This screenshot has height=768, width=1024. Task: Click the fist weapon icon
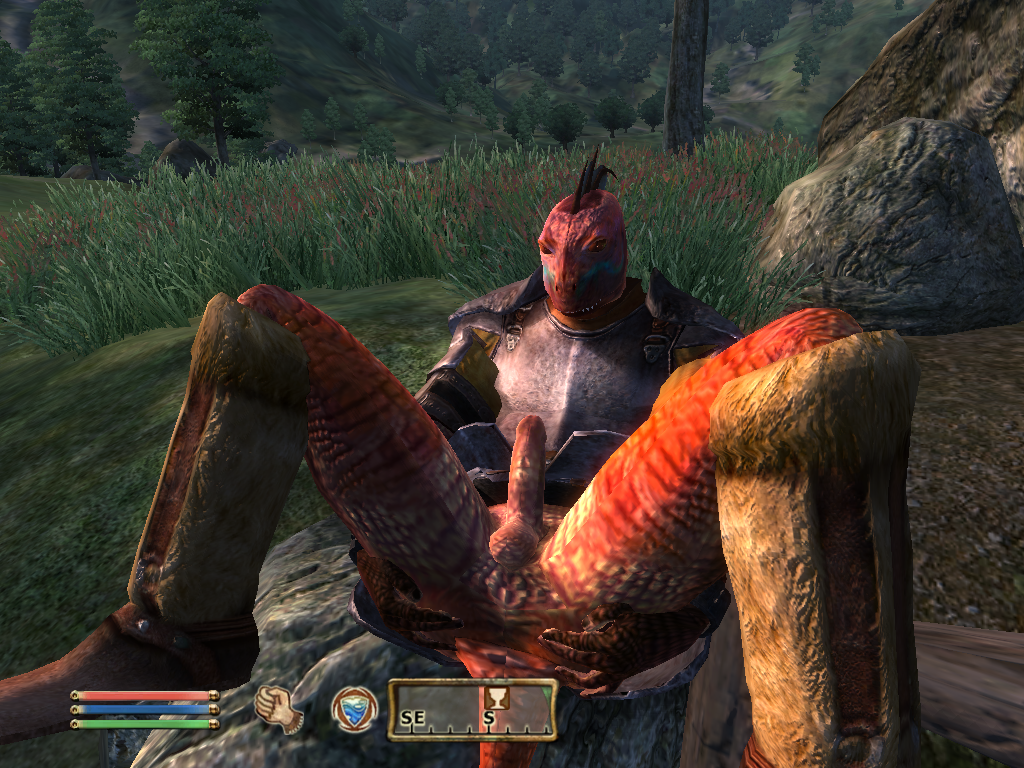coord(279,709)
